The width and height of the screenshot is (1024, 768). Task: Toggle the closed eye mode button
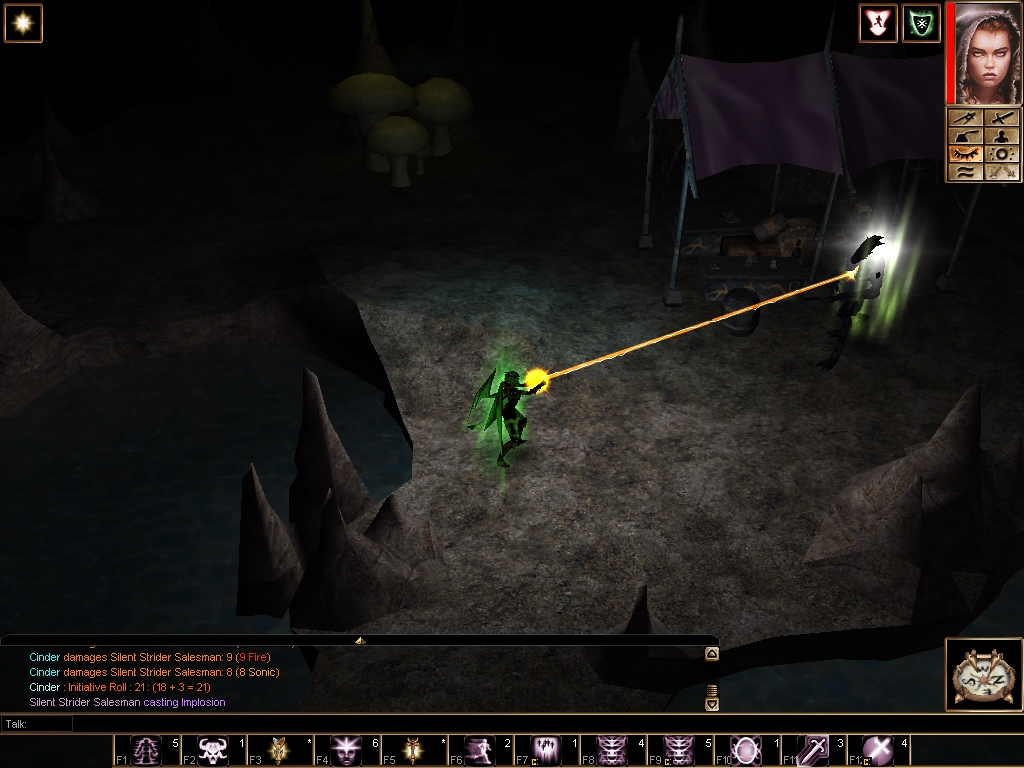click(963, 153)
